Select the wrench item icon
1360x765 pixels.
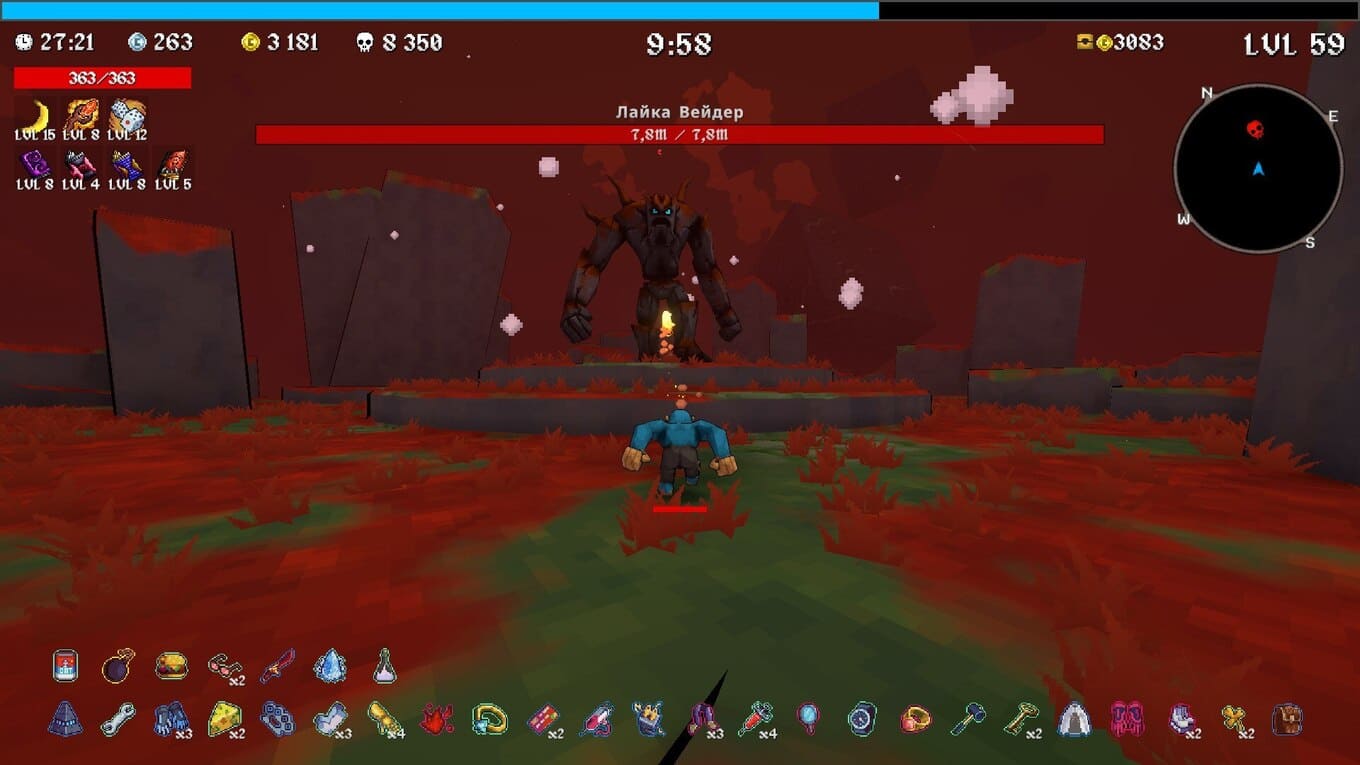tap(118, 719)
